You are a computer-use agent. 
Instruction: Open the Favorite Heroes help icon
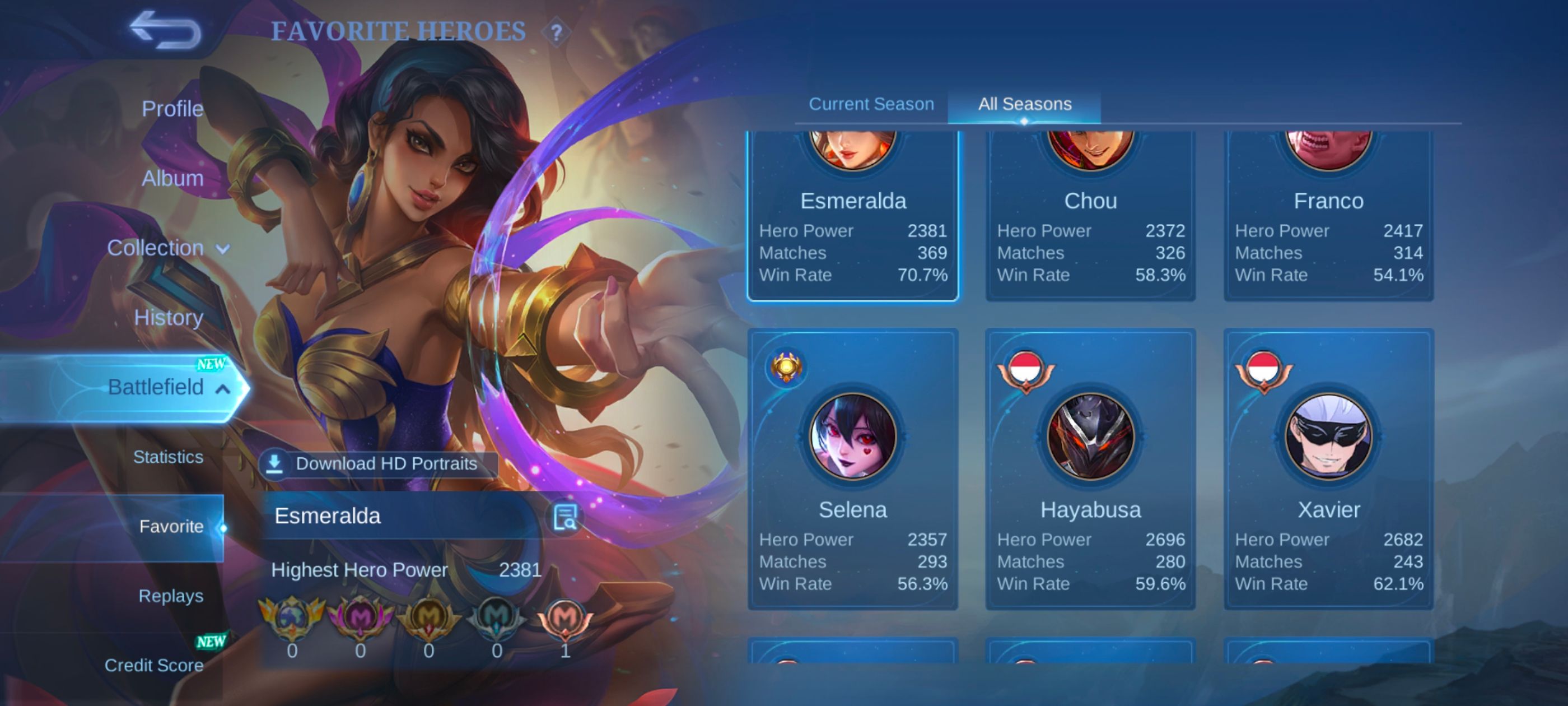coord(556,32)
